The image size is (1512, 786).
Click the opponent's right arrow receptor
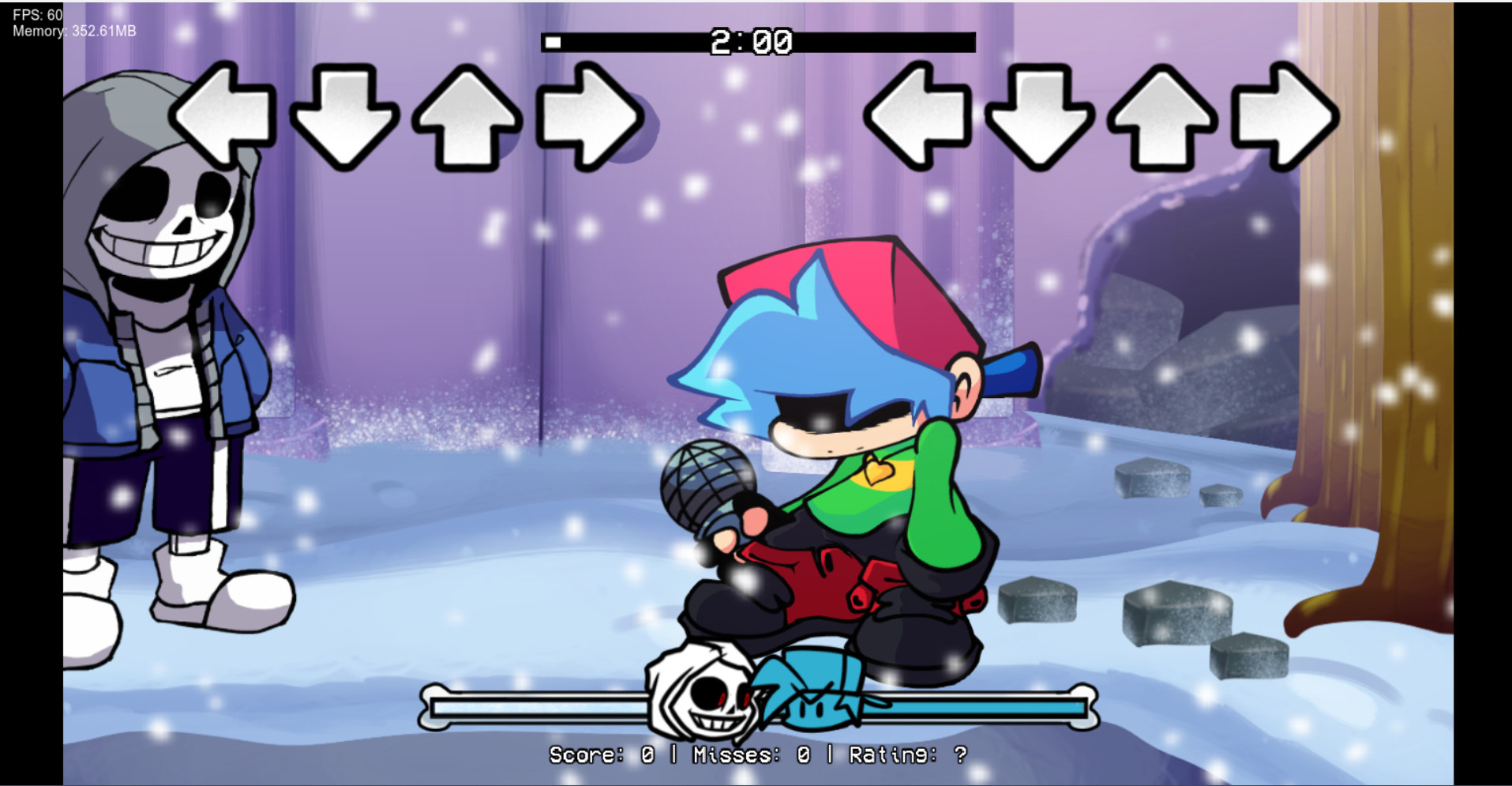coord(587,116)
